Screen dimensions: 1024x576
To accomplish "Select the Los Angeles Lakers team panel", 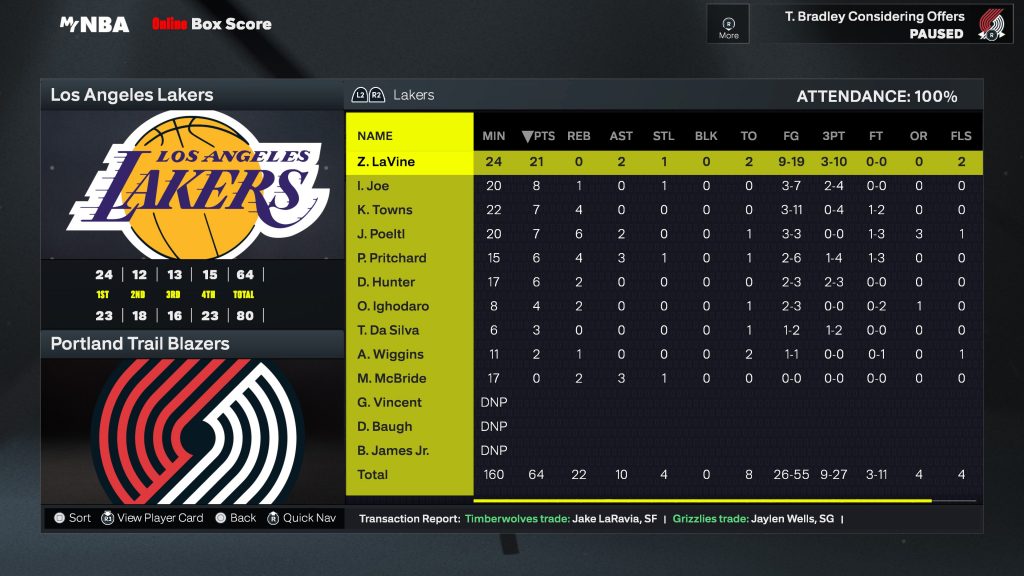I will tap(191, 96).
